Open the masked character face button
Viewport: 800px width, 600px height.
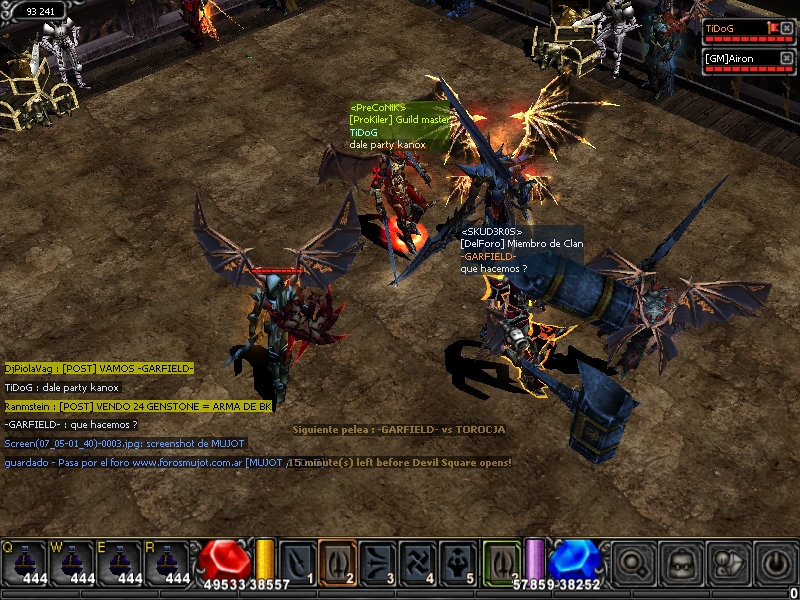click(680, 562)
